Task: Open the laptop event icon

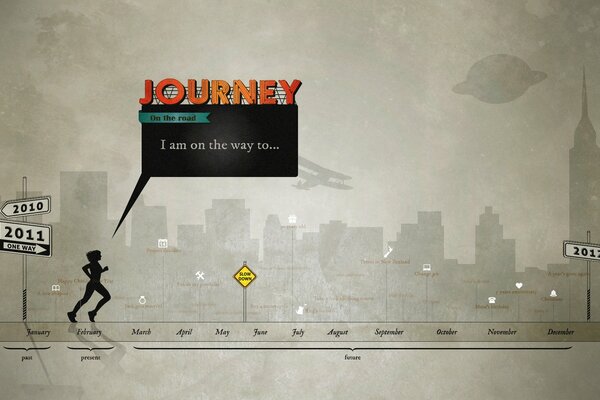Action: pyautogui.click(x=426, y=268)
